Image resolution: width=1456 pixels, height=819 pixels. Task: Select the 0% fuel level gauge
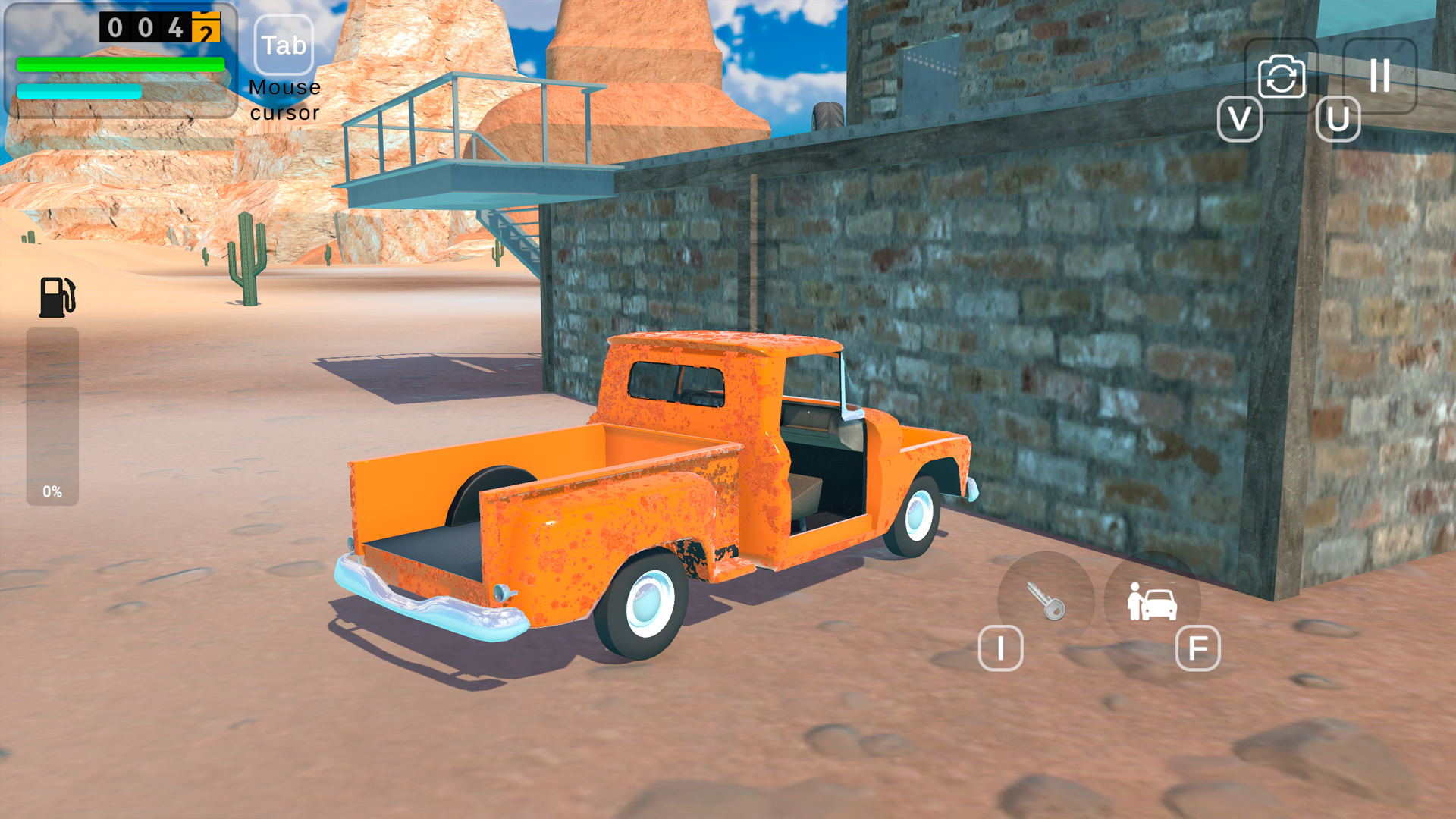53,491
